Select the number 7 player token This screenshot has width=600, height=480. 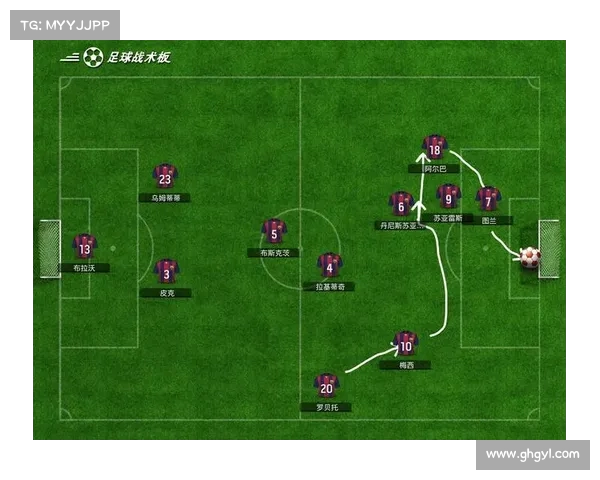pos(487,200)
